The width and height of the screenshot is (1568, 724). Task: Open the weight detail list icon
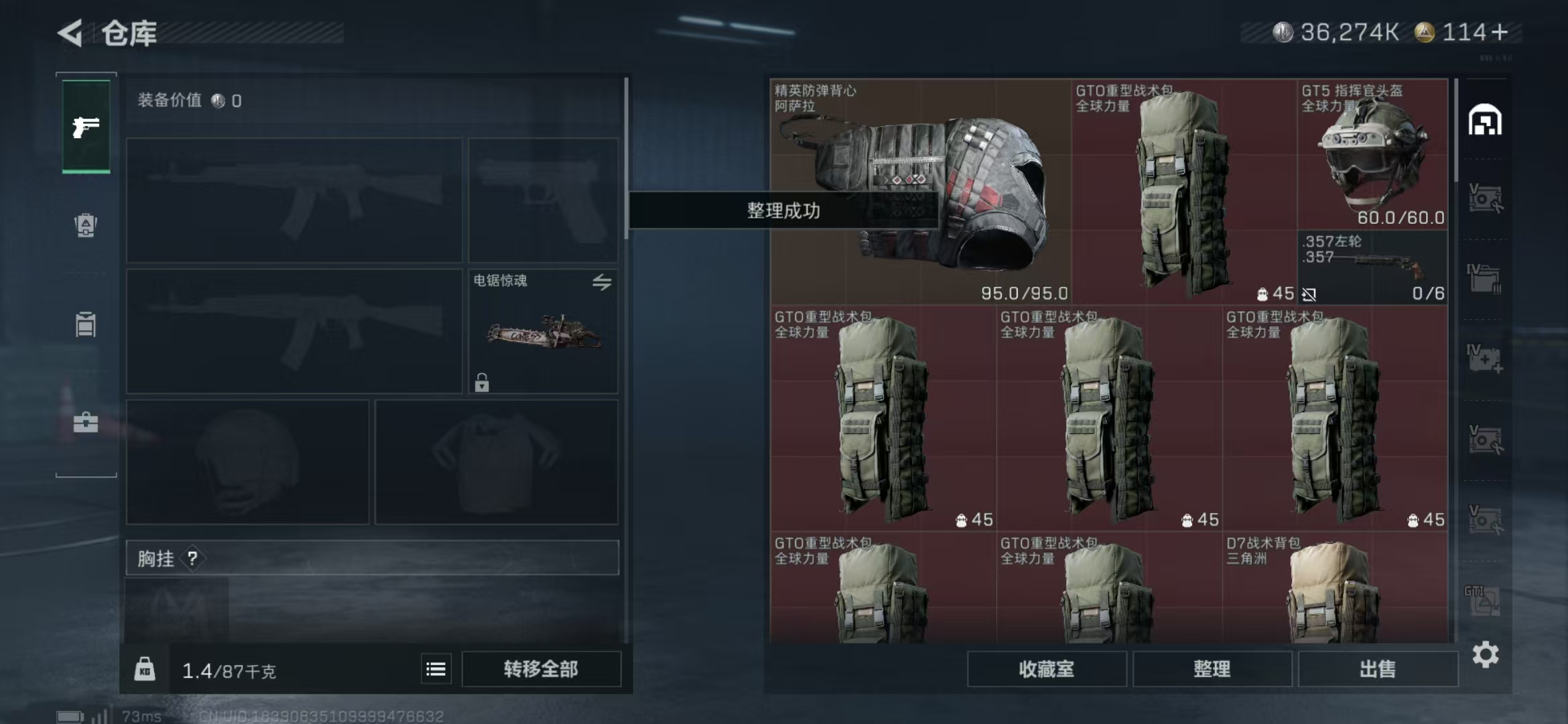tap(435, 669)
